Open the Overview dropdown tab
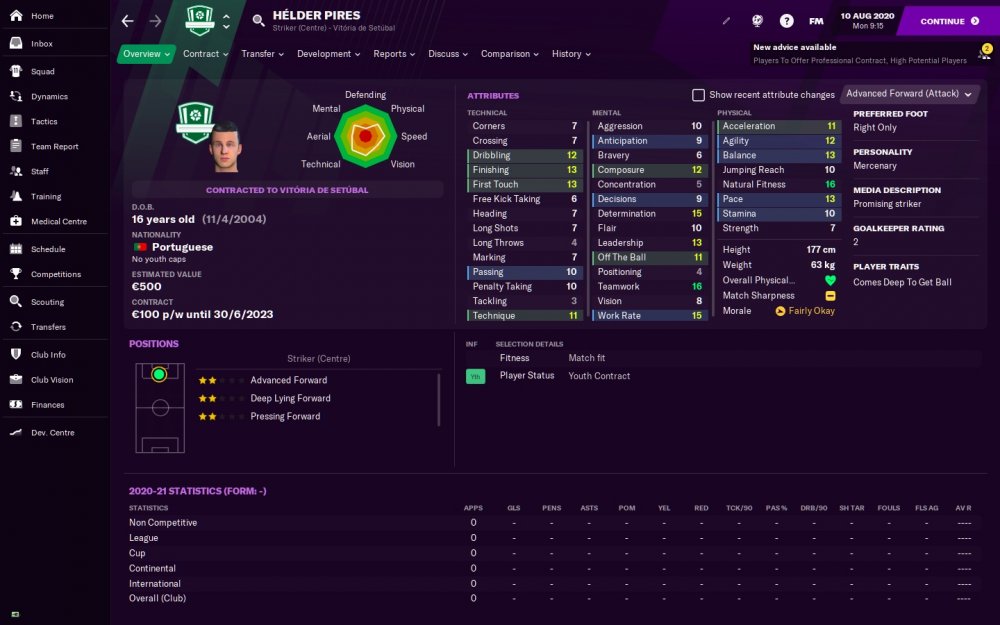 [x=146, y=54]
